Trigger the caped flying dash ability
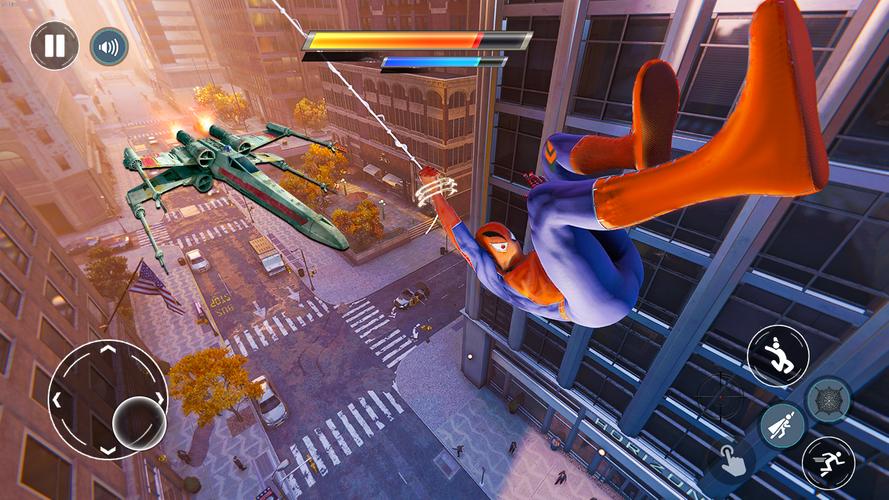The image size is (889, 500). [782, 425]
